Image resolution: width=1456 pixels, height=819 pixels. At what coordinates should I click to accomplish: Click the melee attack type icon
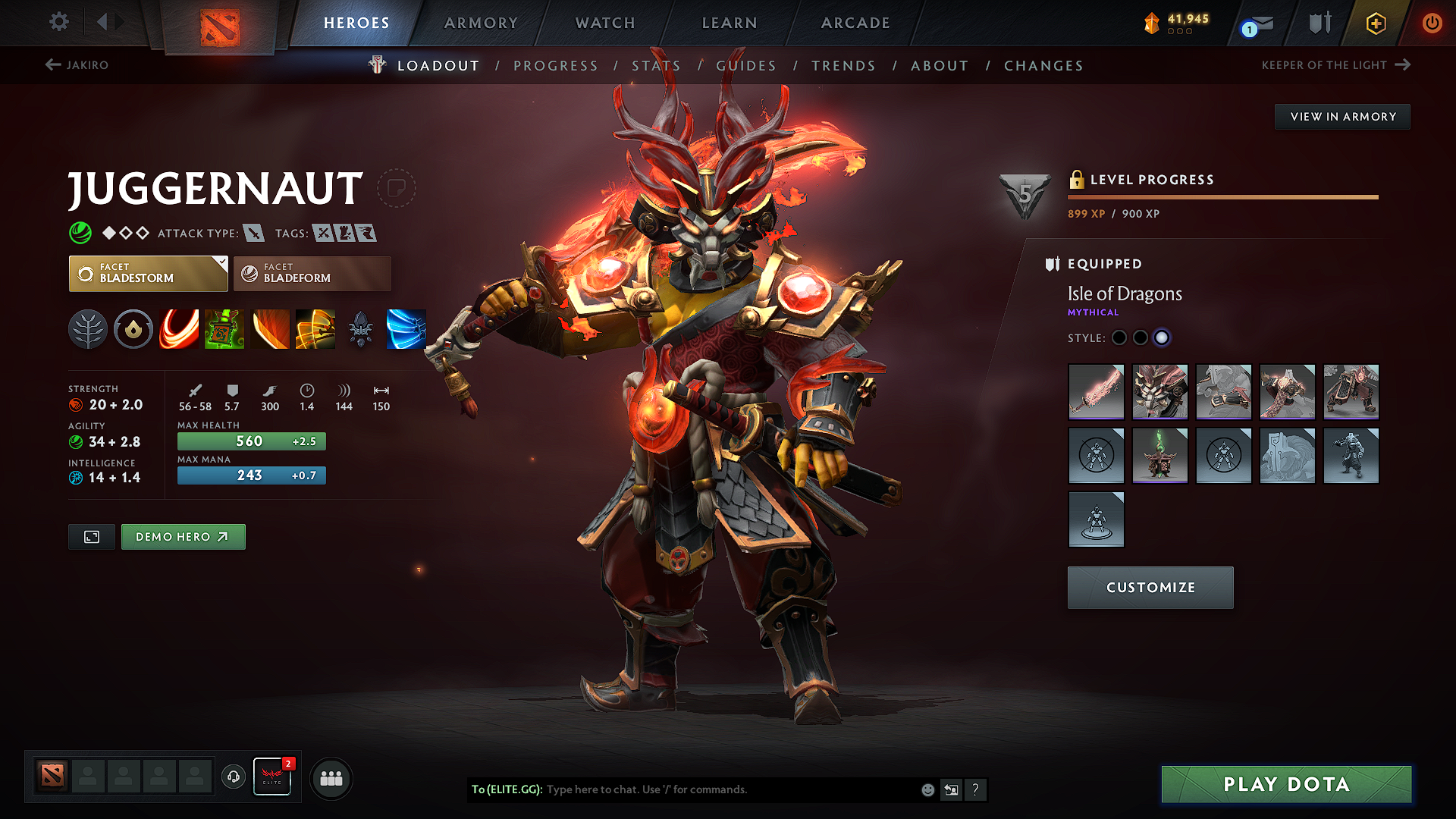click(252, 233)
